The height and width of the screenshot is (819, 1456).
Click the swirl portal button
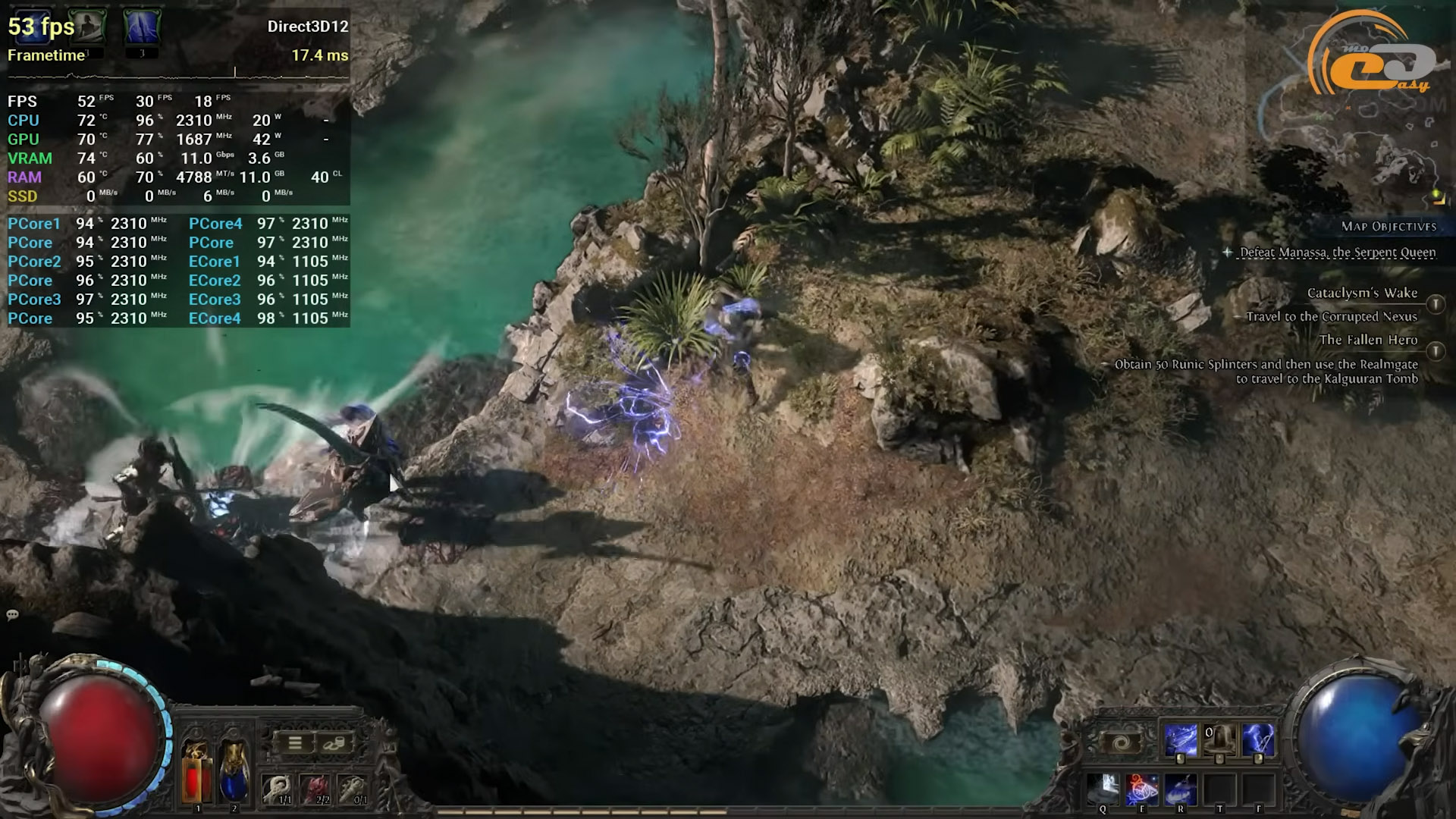coord(1122,742)
